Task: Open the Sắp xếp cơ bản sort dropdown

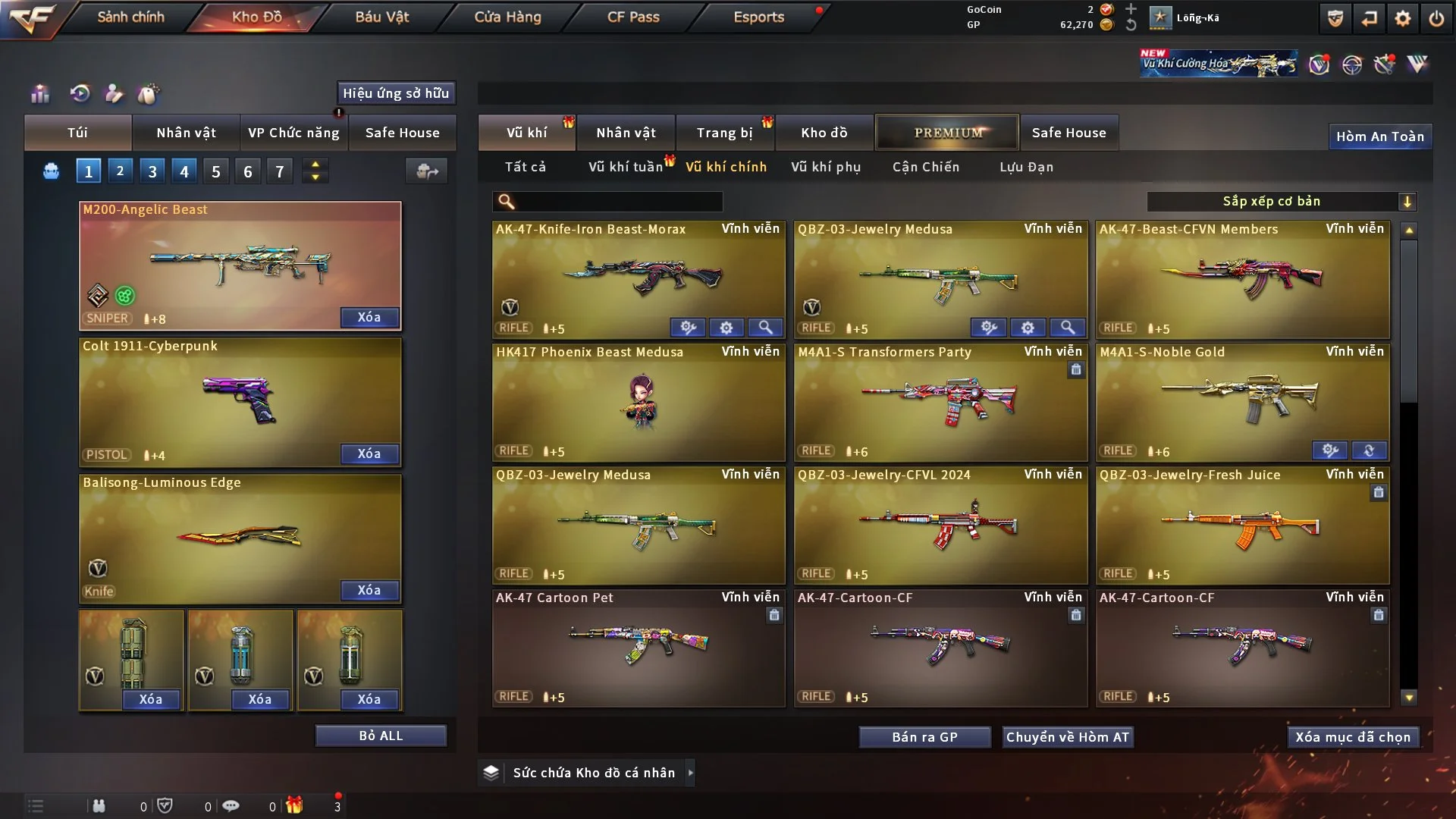Action: [x=1281, y=201]
